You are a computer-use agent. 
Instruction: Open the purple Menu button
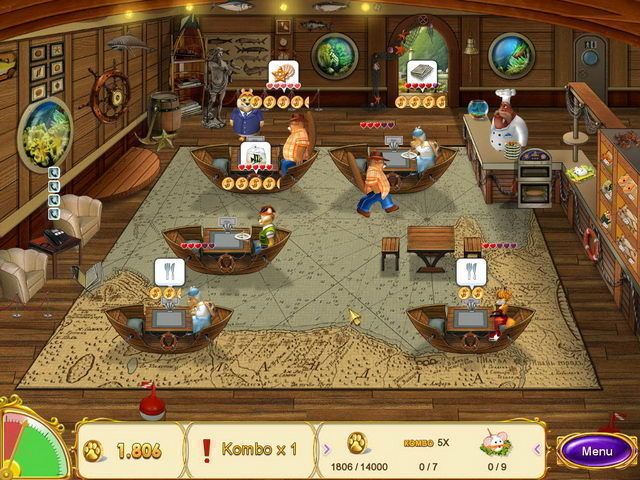[x=597, y=450]
